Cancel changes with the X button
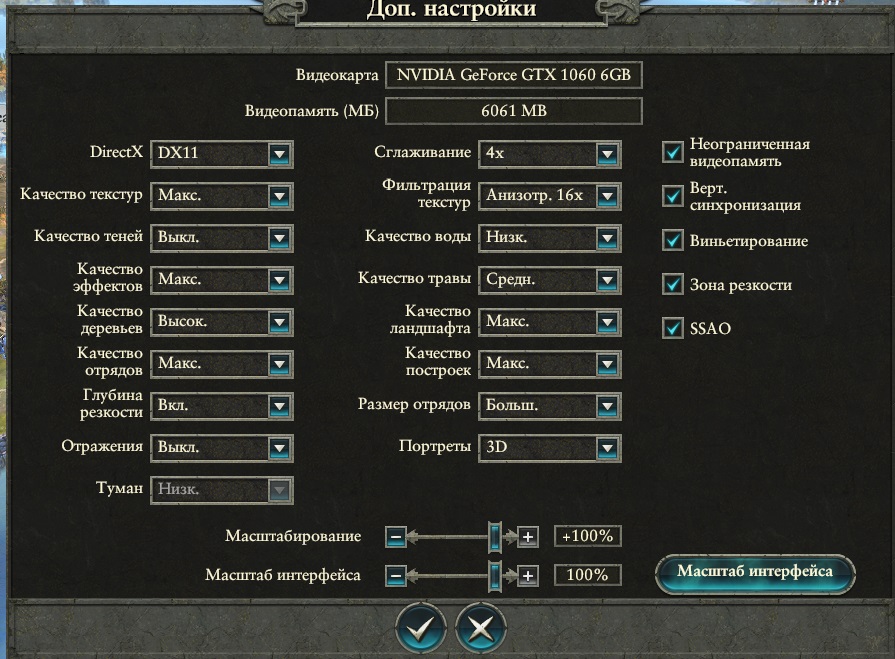This screenshot has height=659, width=895. coord(480,628)
